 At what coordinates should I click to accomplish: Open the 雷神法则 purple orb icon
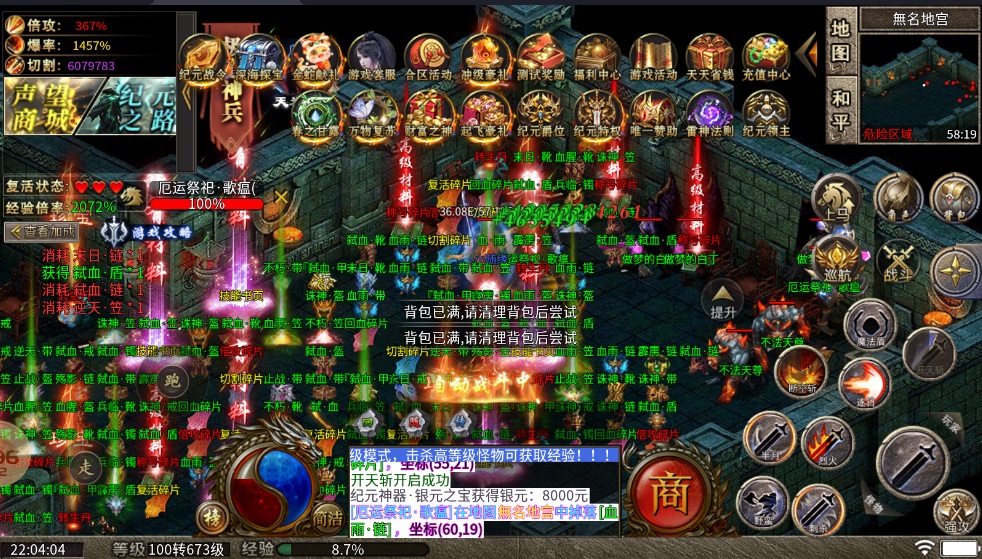tap(710, 113)
